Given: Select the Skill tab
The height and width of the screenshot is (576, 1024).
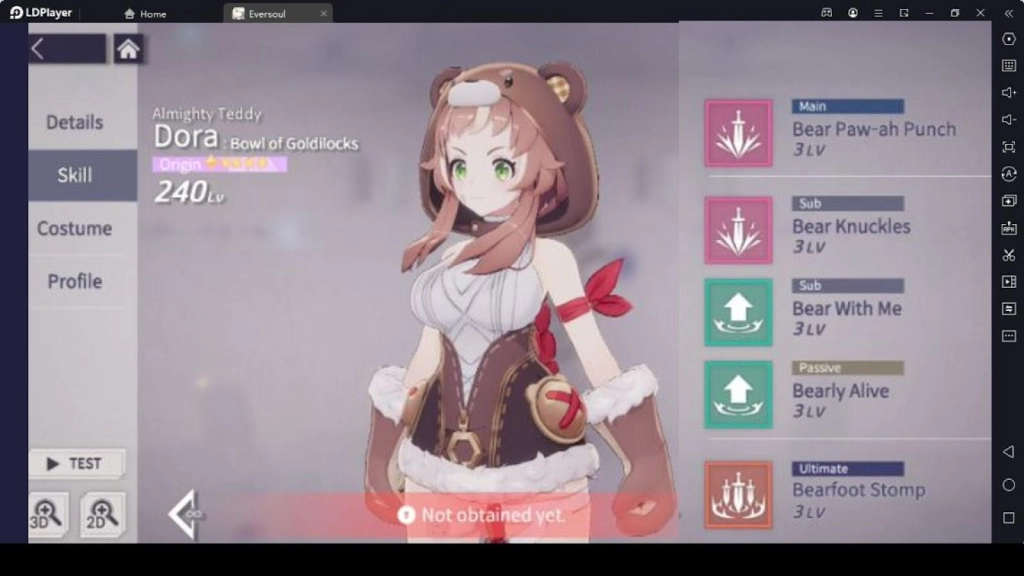Looking at the screenshot, I should point(75,175).
